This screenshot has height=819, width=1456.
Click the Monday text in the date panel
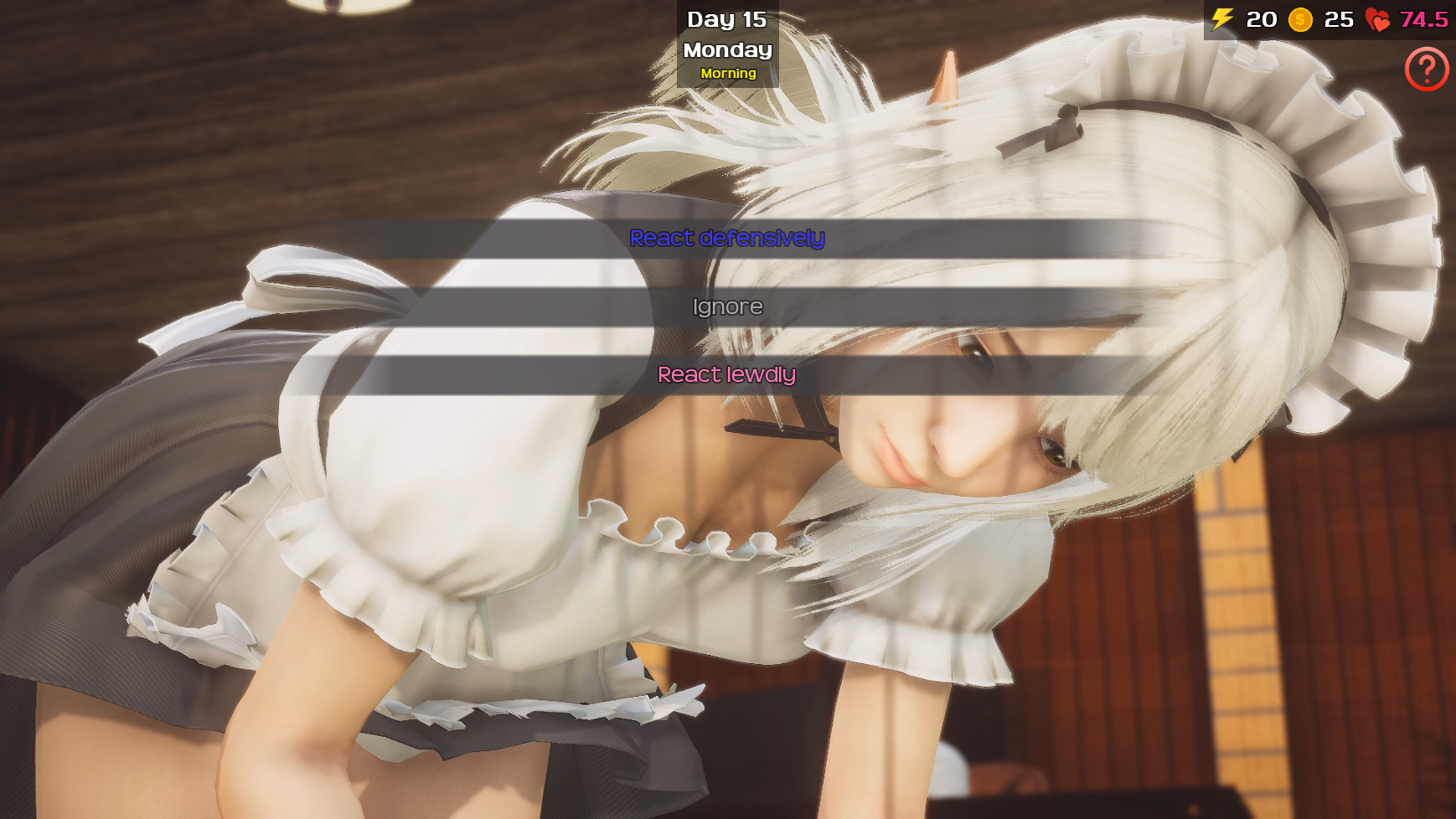[x=726, y=49]
